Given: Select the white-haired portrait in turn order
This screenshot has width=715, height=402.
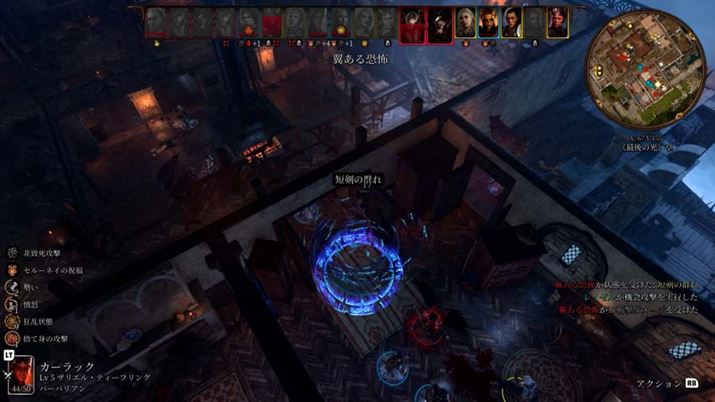Looking at the screenshot, I should point(467,23).
